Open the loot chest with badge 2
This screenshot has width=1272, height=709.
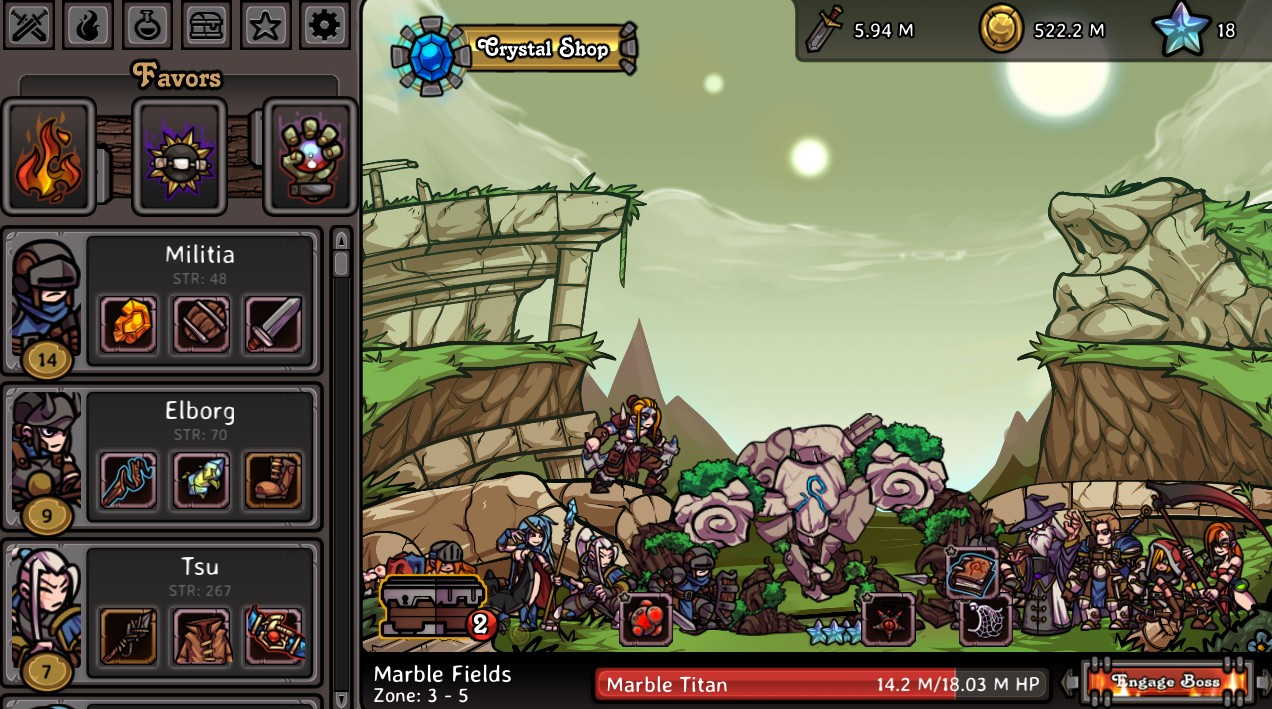pos(433,607)
